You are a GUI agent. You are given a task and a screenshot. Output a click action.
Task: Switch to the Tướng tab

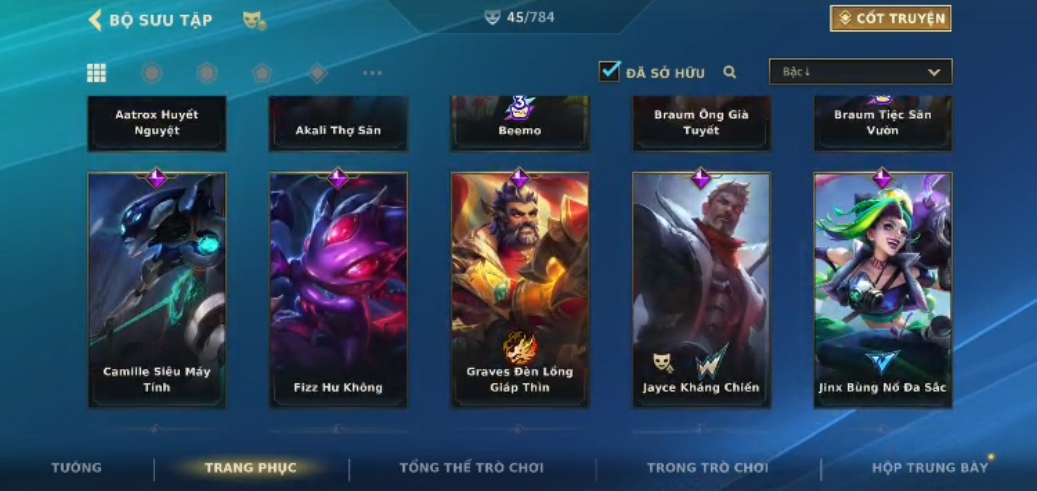(x=77, y=468)
